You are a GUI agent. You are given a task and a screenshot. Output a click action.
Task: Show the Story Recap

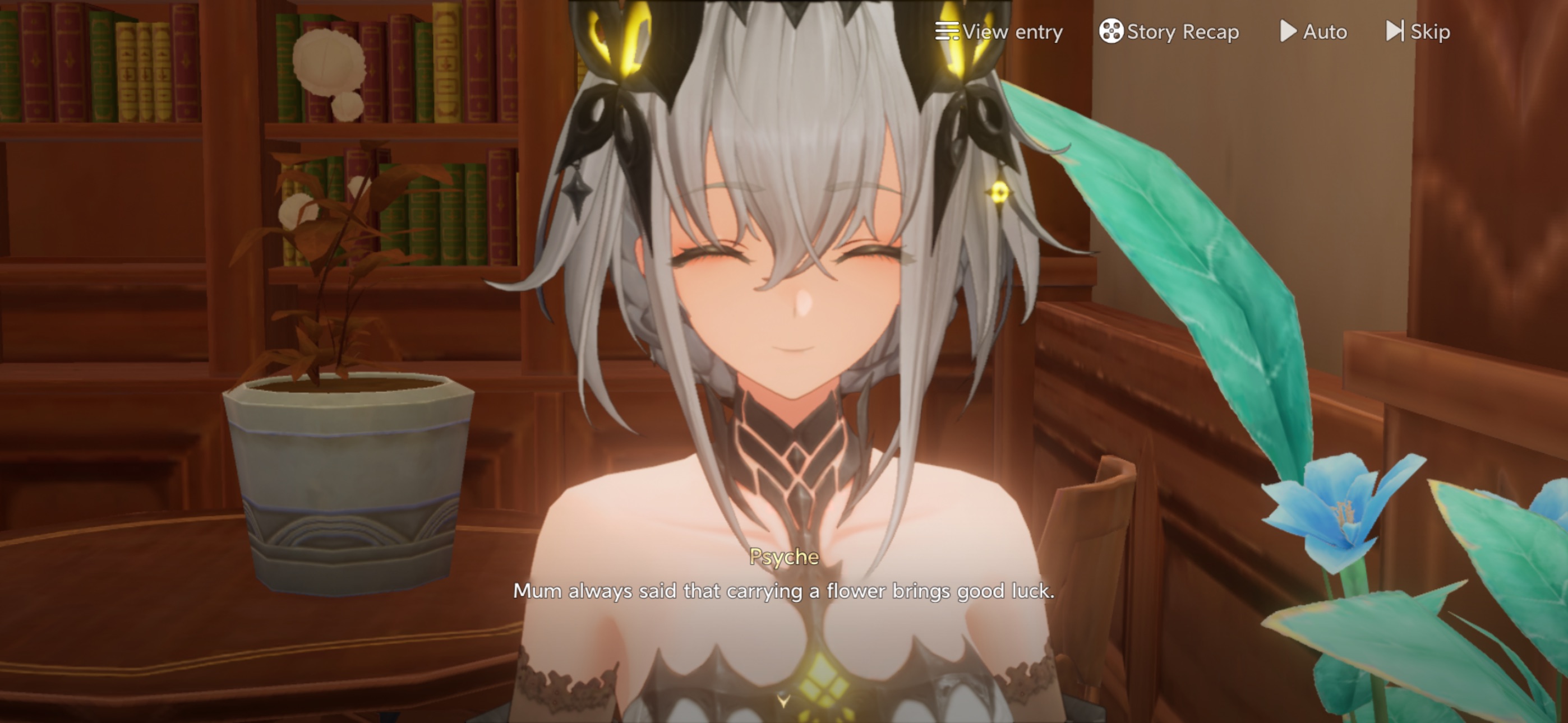pyautogui.click(x=1169, y=31)
